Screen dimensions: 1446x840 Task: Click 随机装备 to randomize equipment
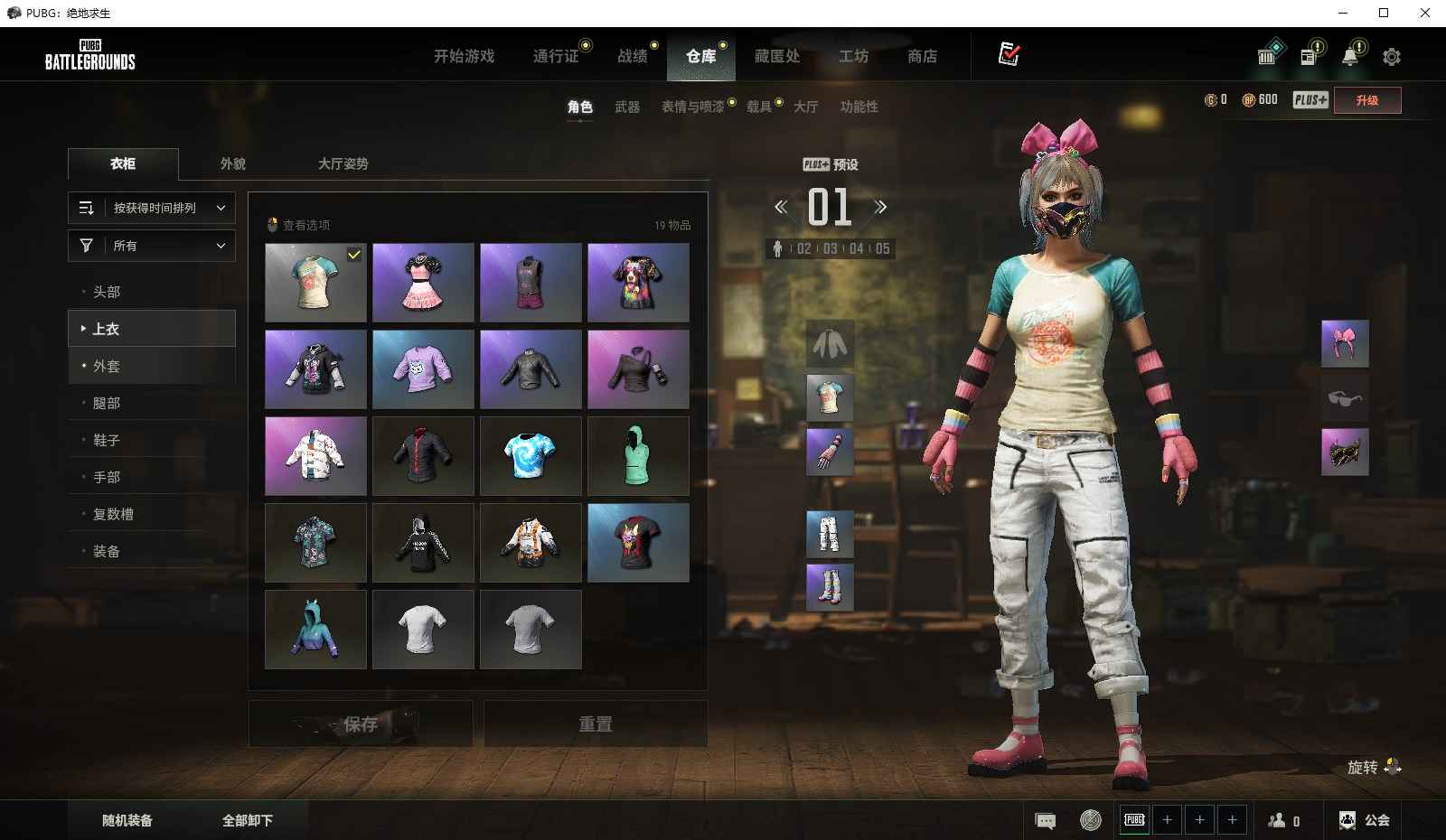click(127, 820)
